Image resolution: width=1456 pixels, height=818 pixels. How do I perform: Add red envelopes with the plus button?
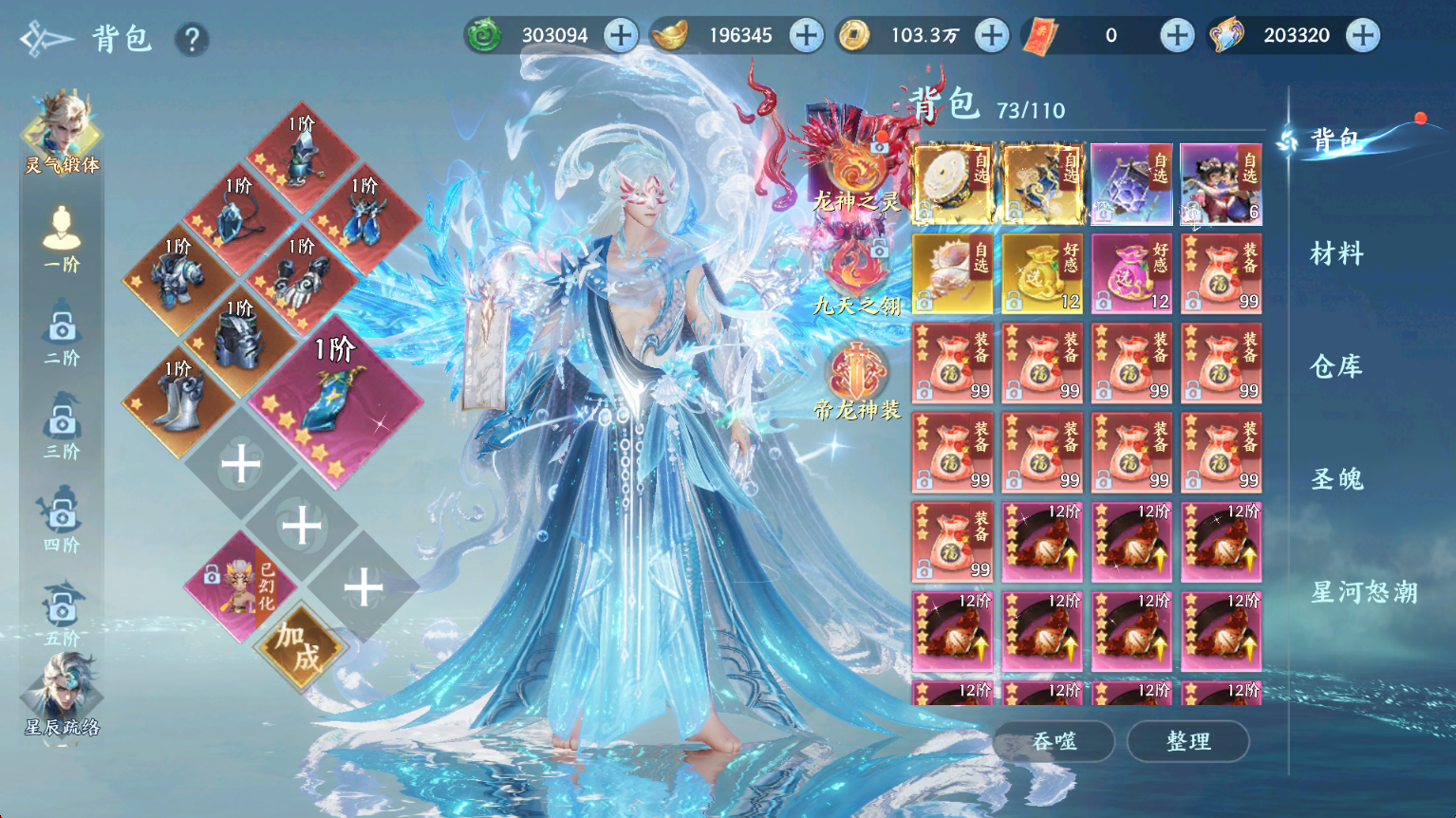click(1177, 36)
